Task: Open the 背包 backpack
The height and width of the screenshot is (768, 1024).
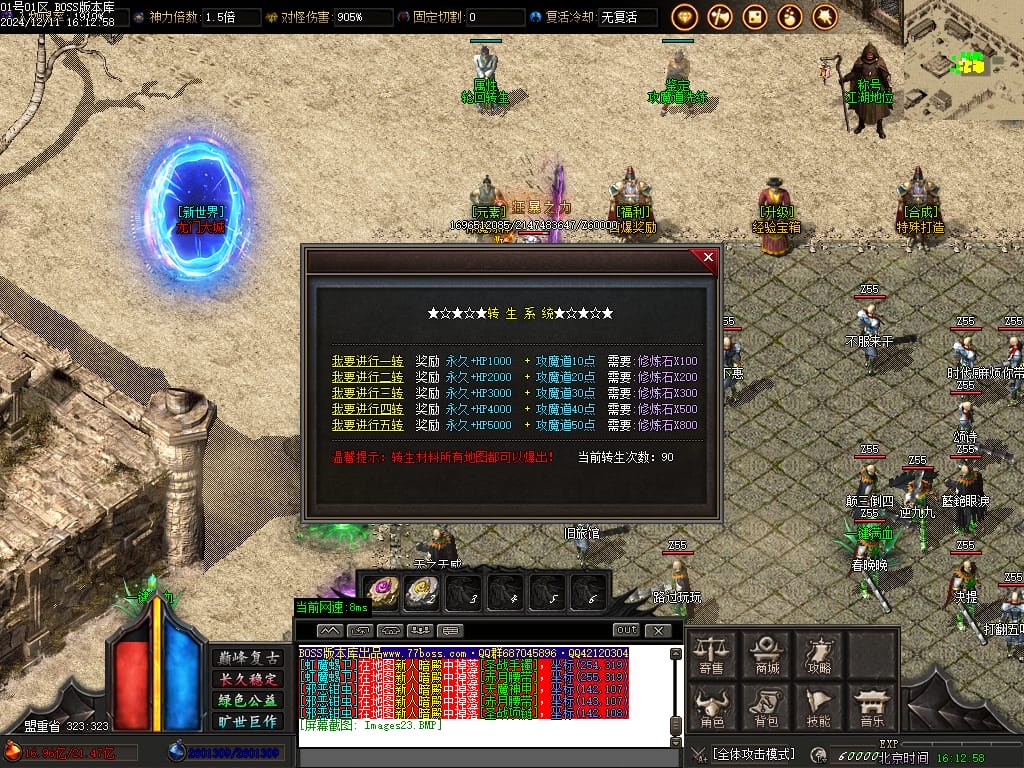Action: click(x=766, y=707)
